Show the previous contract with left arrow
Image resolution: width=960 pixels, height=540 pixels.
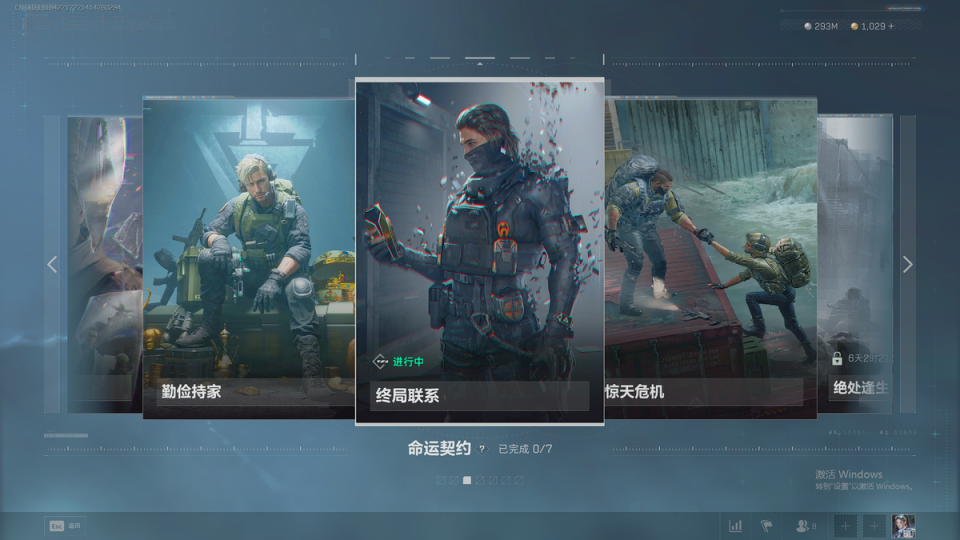coord(52,265)
